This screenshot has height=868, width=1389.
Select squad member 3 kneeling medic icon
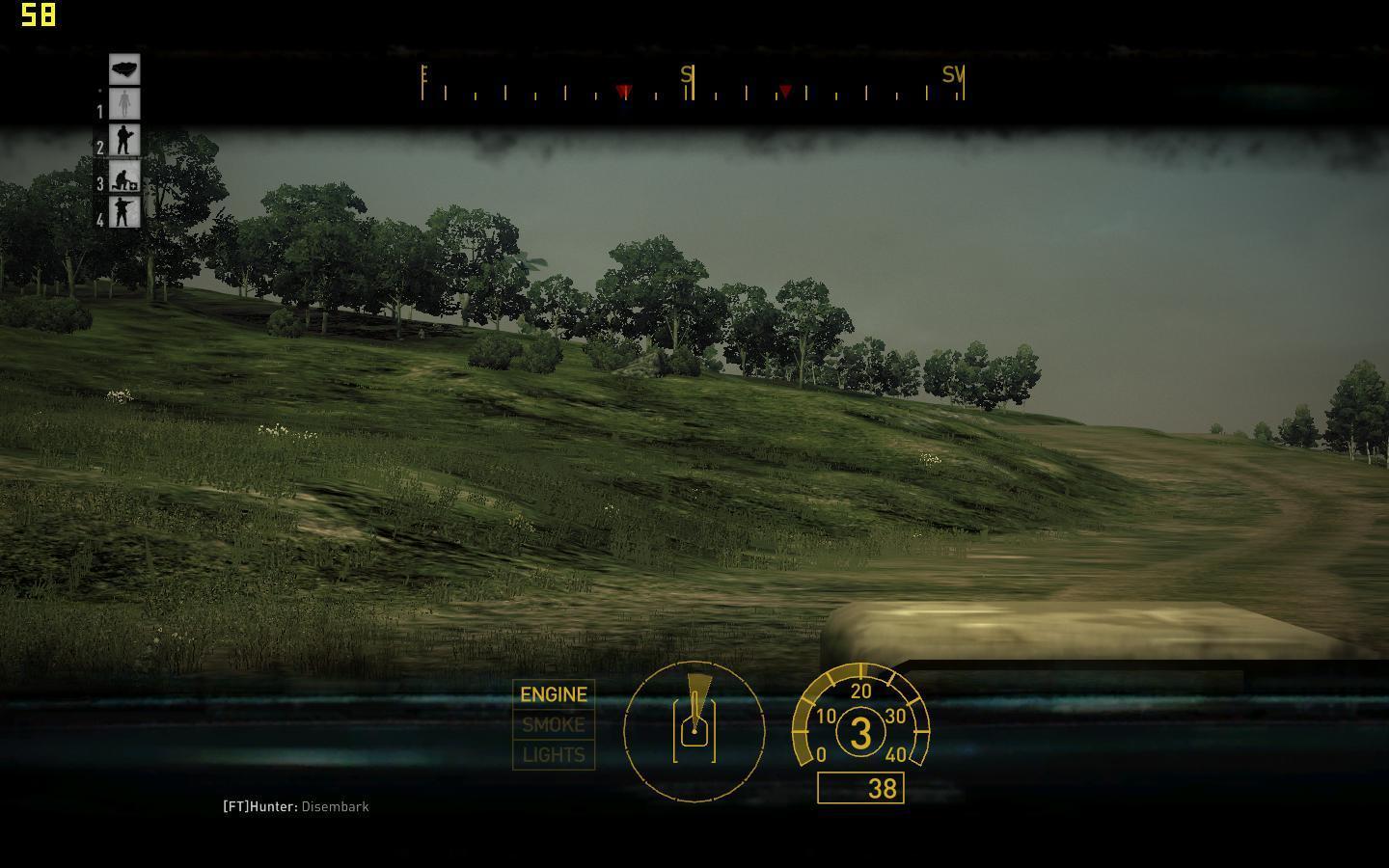click(x=124, y=176)
